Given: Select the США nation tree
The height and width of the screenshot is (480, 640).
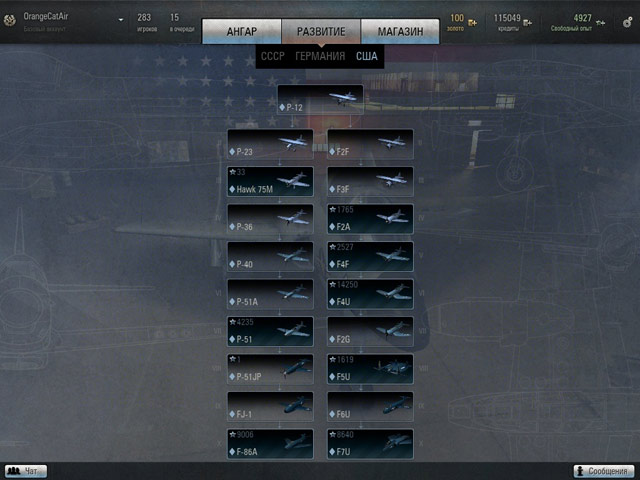Looking at the screenshot, I should [x=367, y=57].
